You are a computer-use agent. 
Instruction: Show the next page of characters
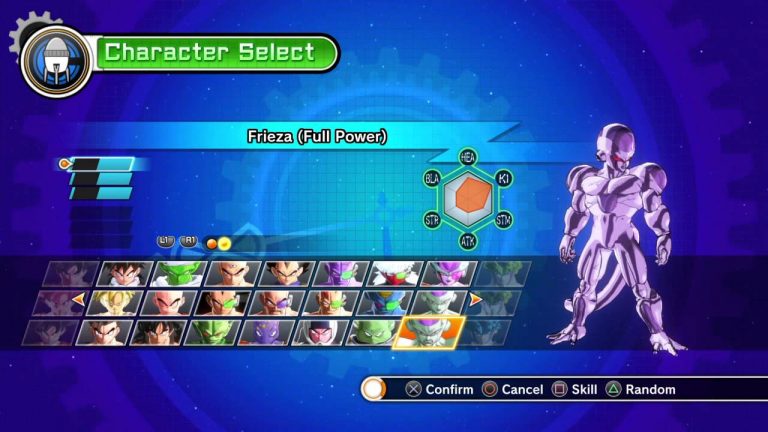coord(476,299)
